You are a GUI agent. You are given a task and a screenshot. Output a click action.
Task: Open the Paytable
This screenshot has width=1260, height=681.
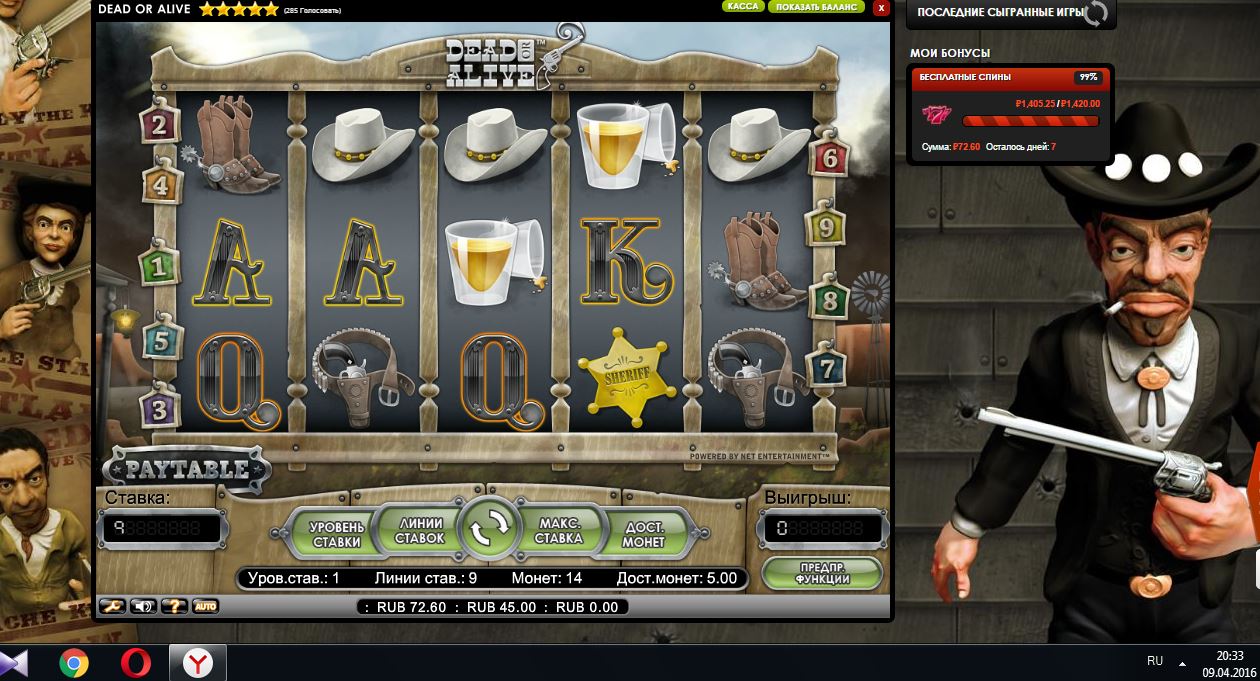click(x=187, y=468)
